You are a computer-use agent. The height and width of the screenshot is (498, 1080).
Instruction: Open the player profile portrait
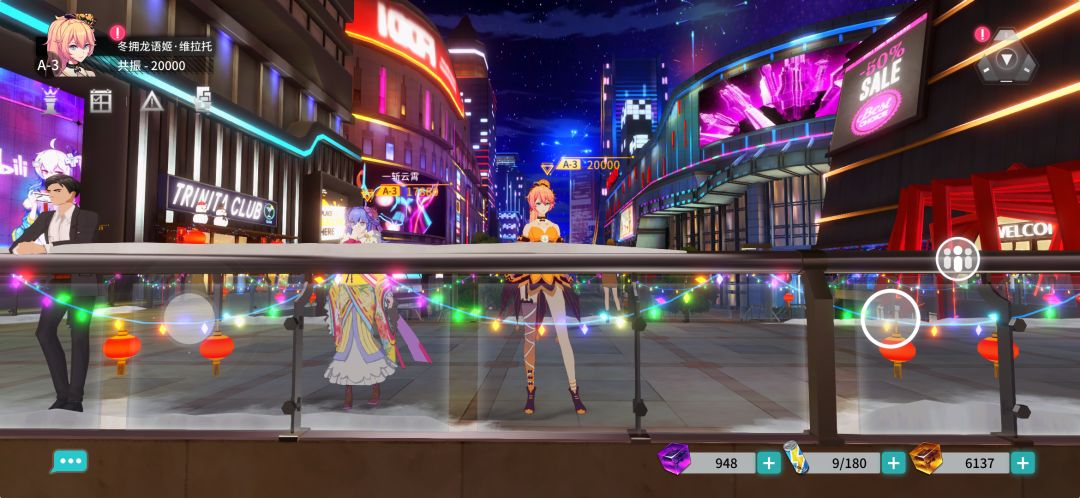[x=70, y=45]
